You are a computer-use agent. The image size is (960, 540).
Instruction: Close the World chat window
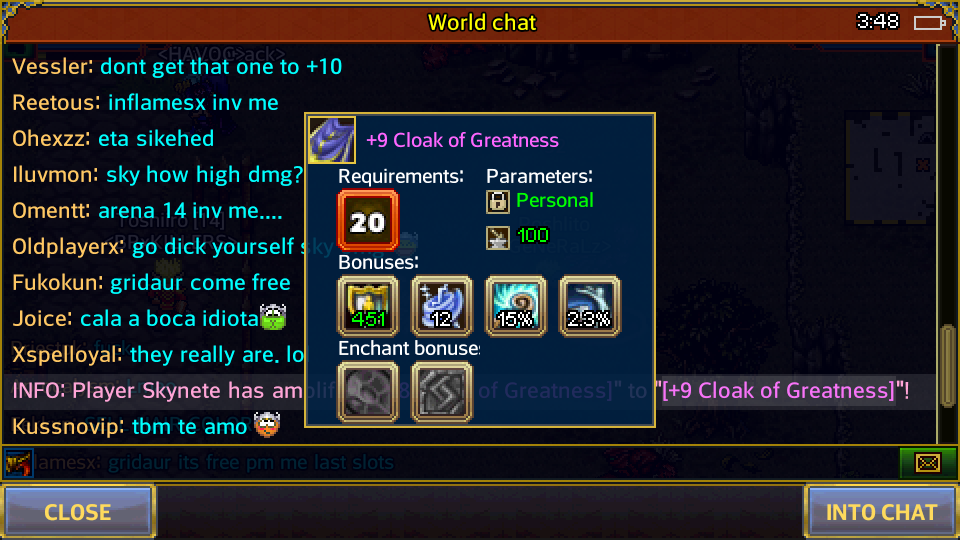coord(78,512)
